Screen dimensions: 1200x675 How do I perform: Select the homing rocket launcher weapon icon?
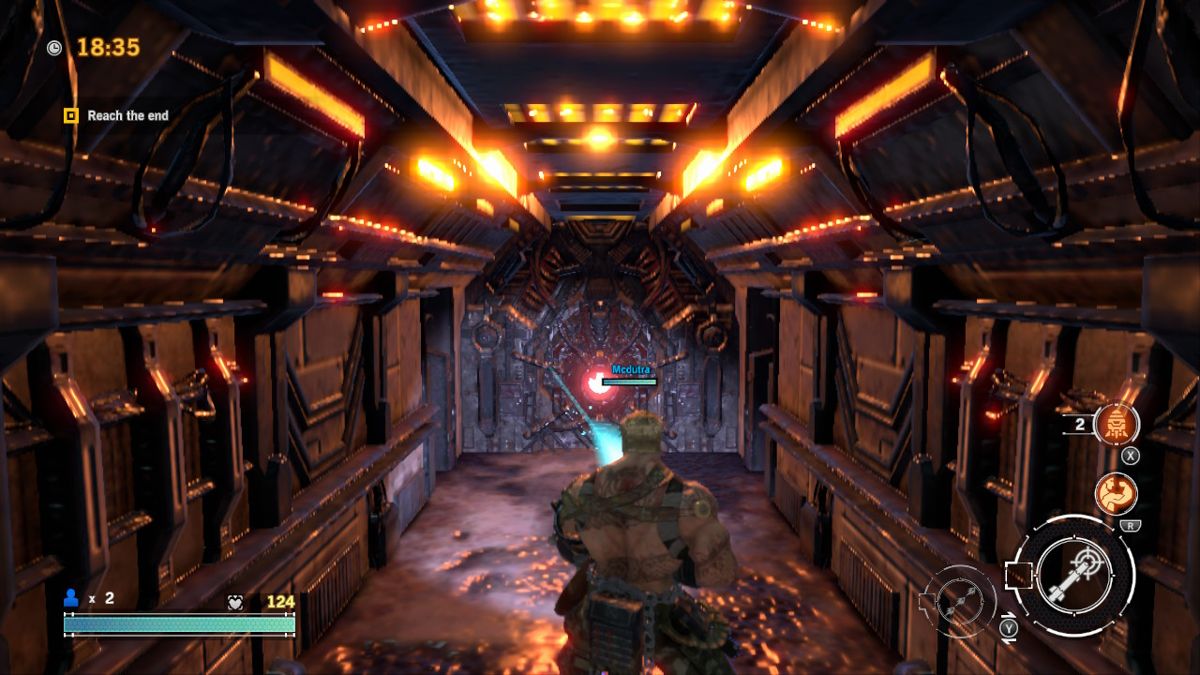1074,576
